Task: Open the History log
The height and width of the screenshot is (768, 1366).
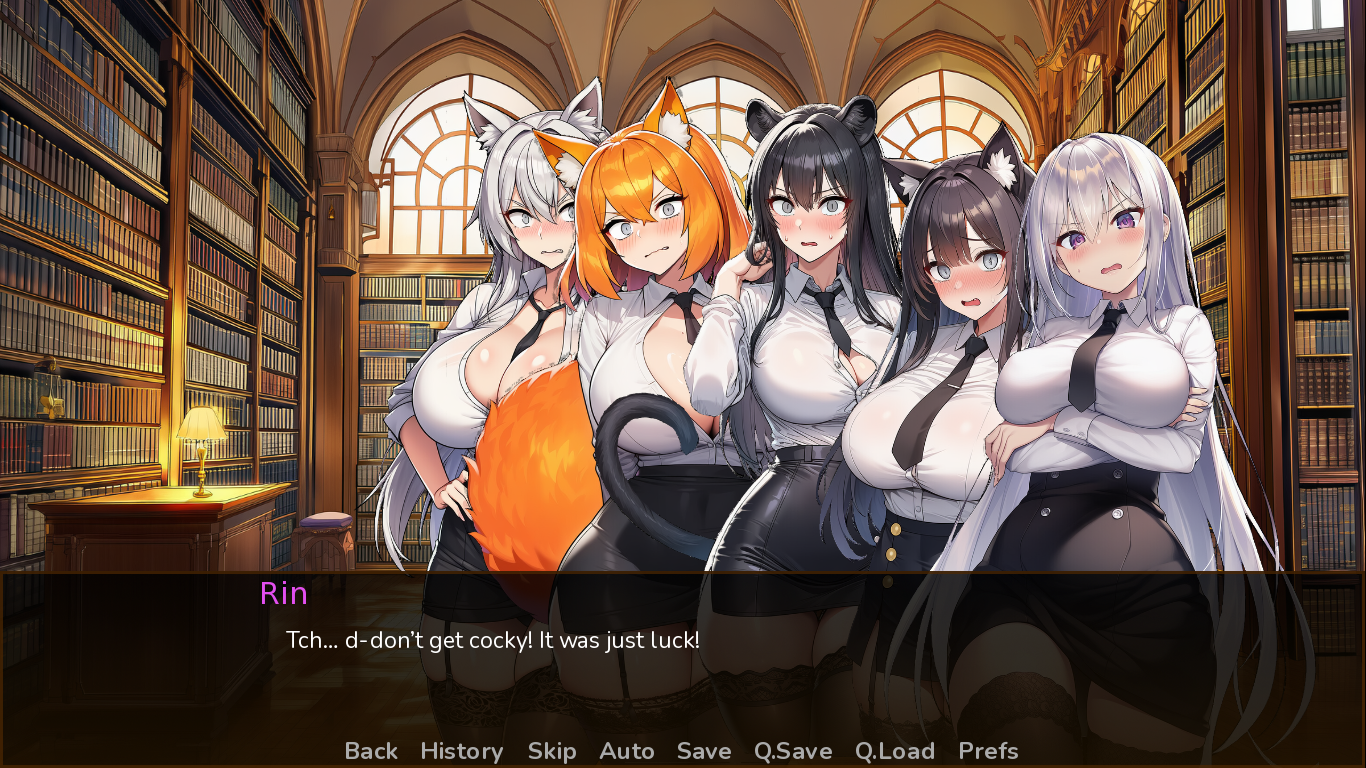Action: point(461,751)
